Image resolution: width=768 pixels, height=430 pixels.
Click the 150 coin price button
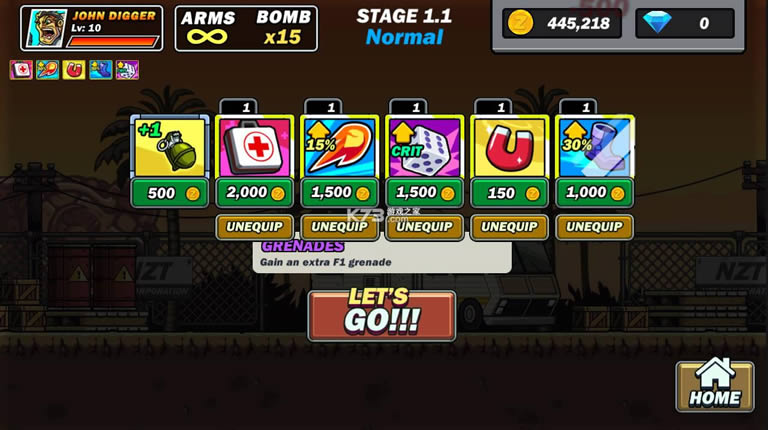(x=509, y=193)
